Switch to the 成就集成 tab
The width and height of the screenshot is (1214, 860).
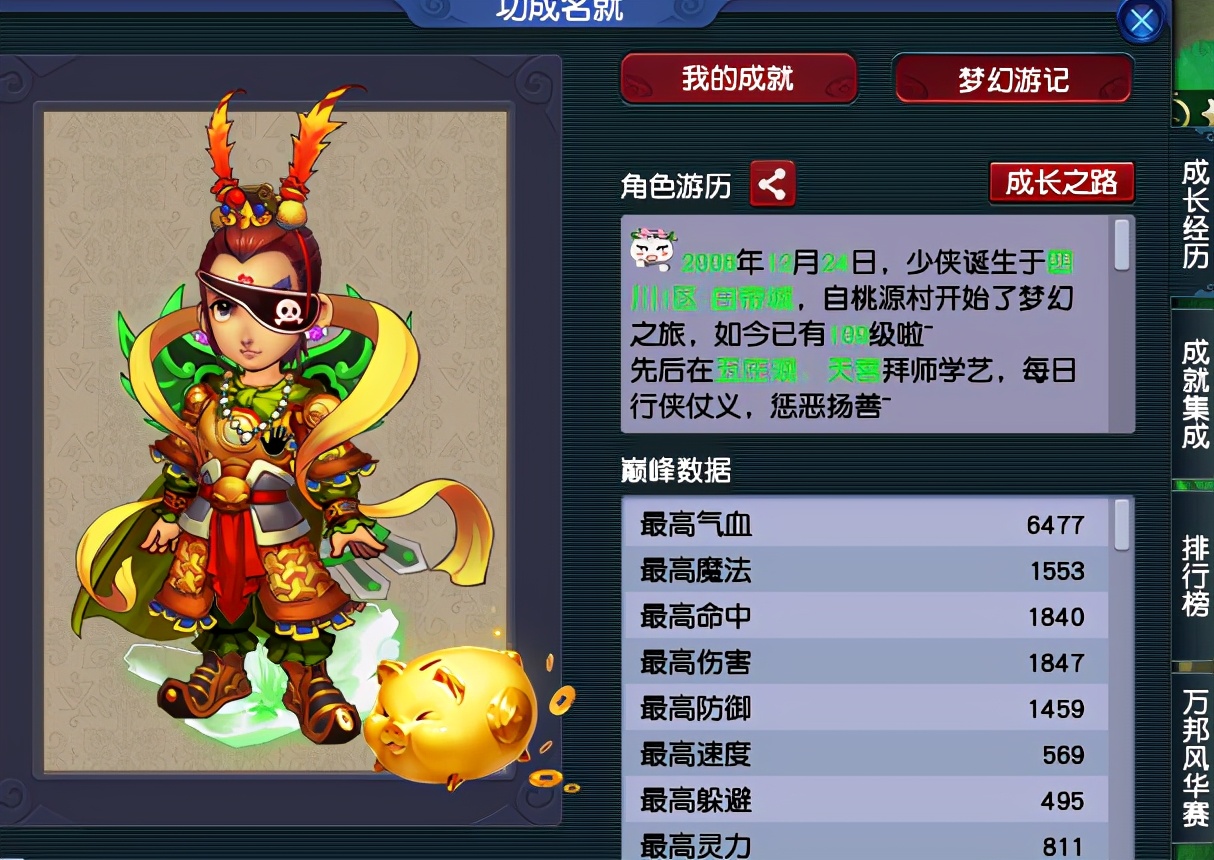[1195, 394]
